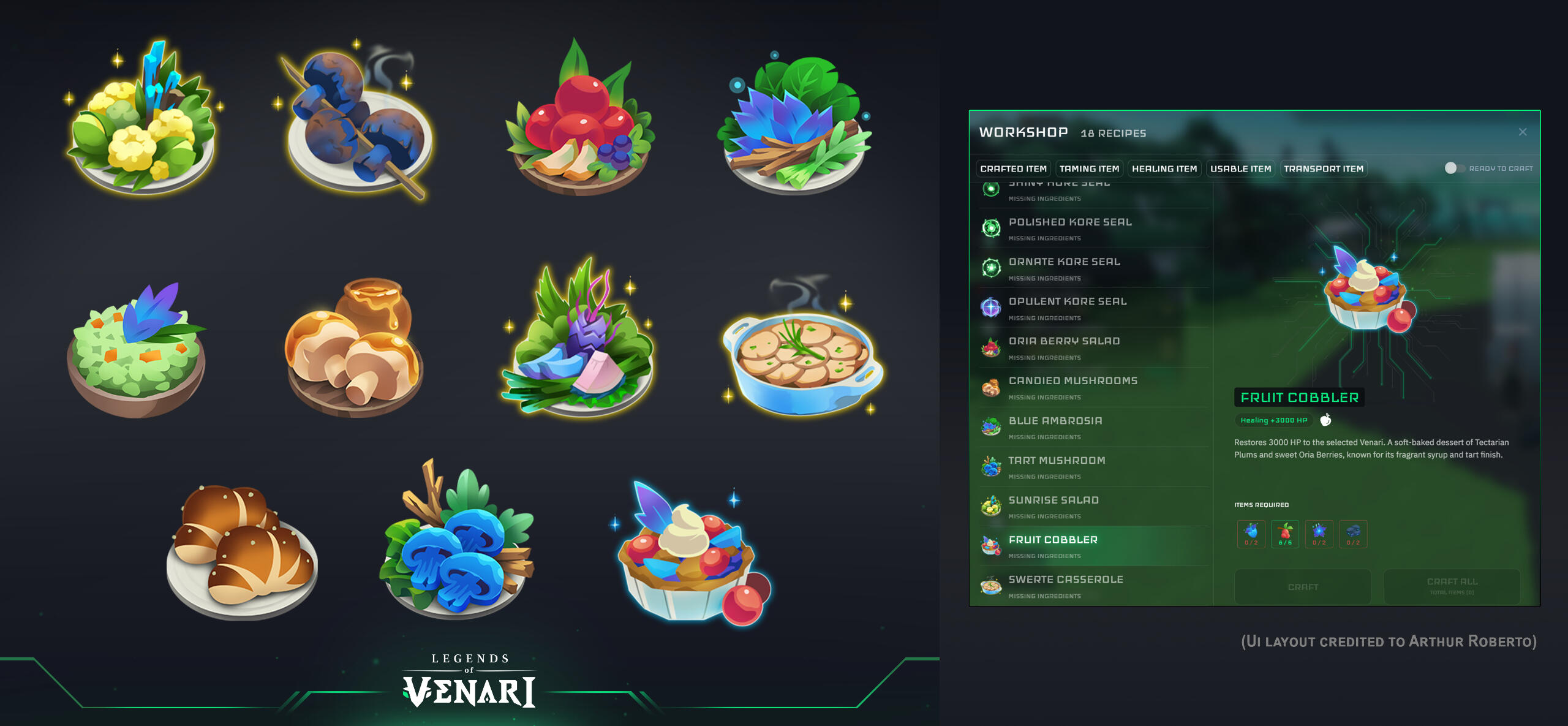Select the Oria Berry Salad recipe
The image size is (1568, 726).
1064,347
